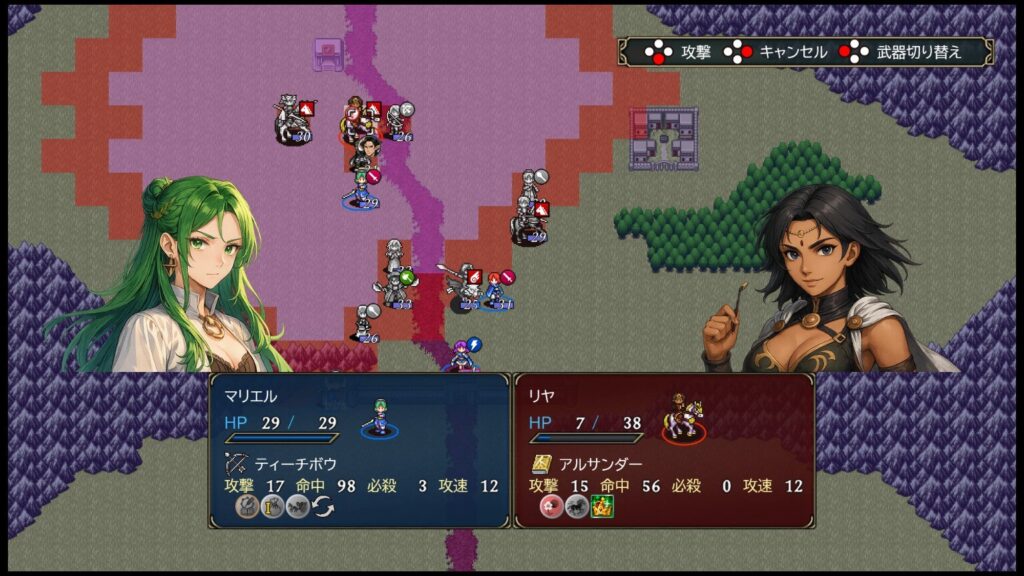The height and width of the screenshot is (576, 1024).
Task: Select Riya's アルサンダー tome weapon entry
Action: (584, 464)
